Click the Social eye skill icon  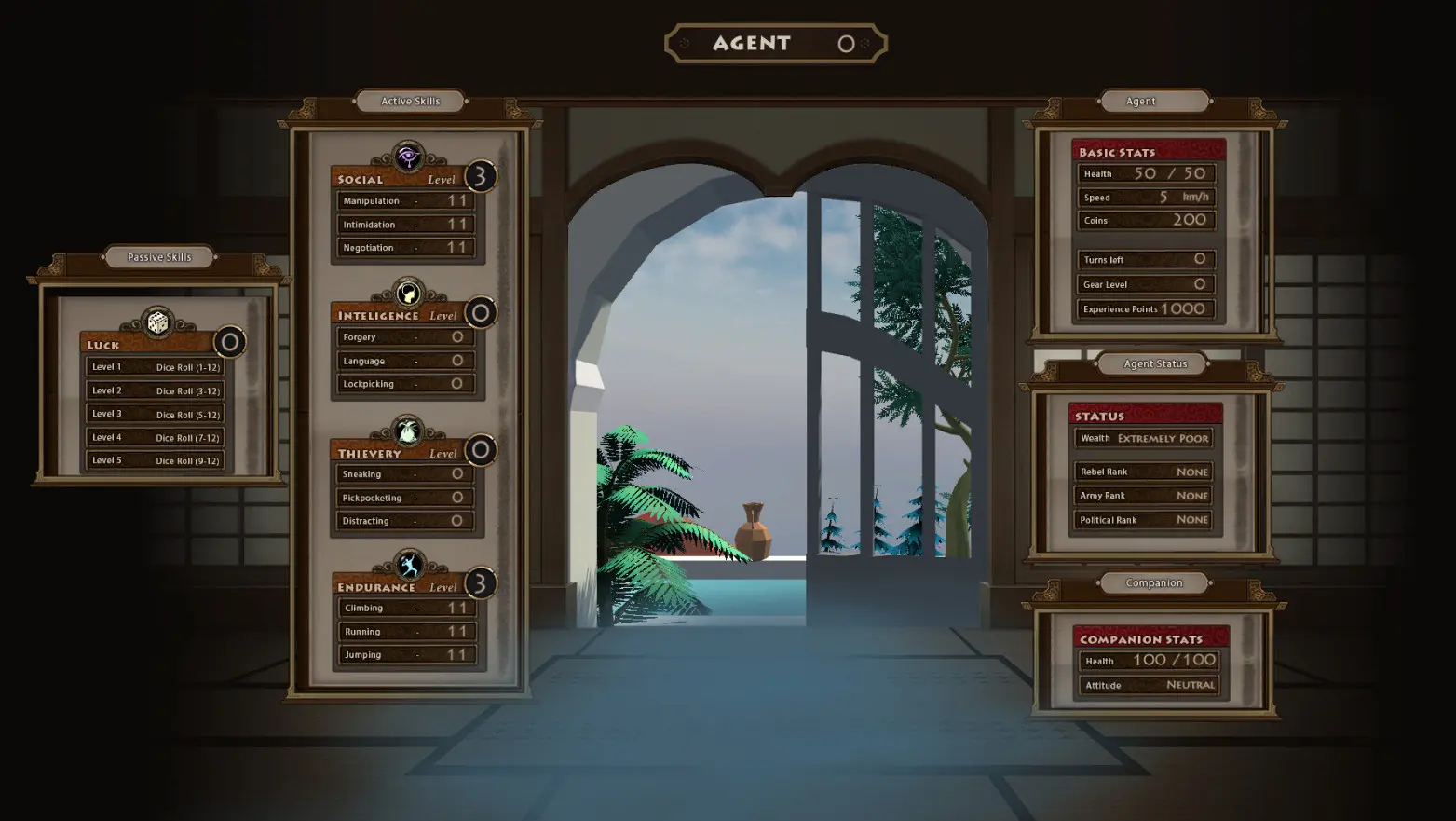[408, 157]
